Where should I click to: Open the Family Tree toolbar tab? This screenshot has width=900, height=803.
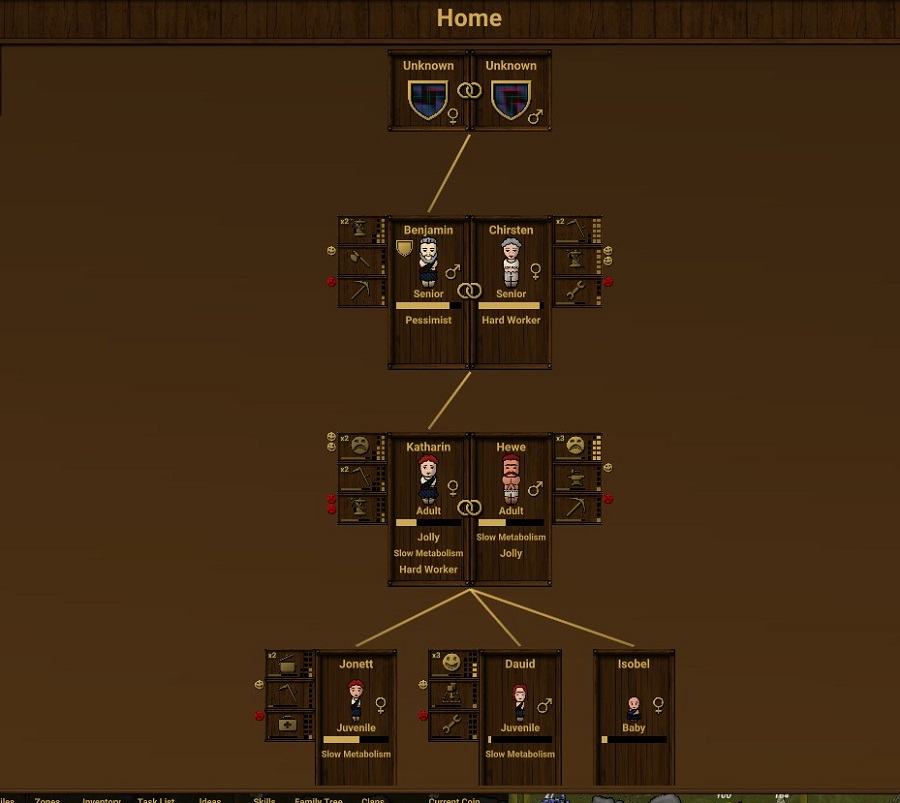tap(318, 800)
